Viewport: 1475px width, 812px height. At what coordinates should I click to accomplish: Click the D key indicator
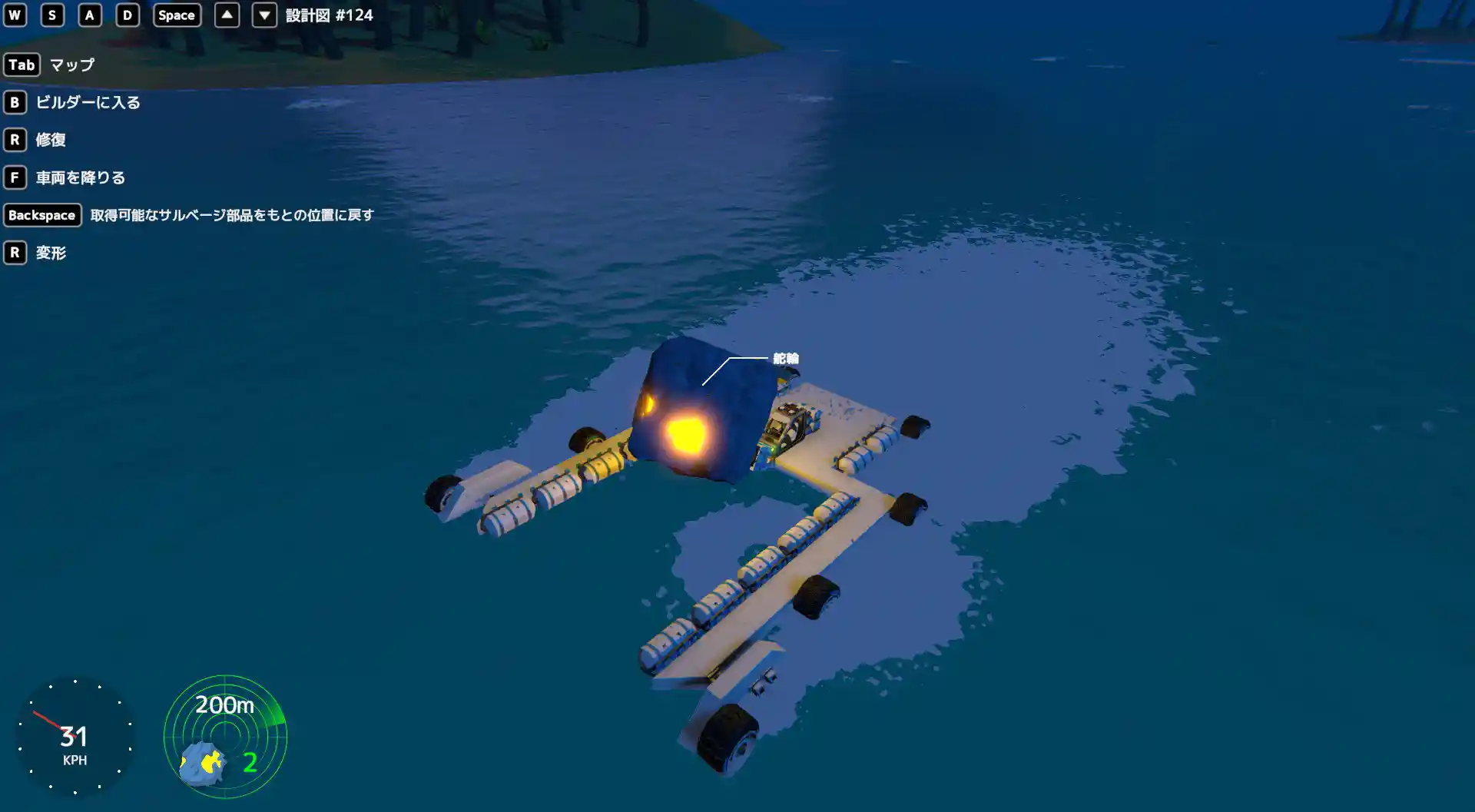(127, 15)
